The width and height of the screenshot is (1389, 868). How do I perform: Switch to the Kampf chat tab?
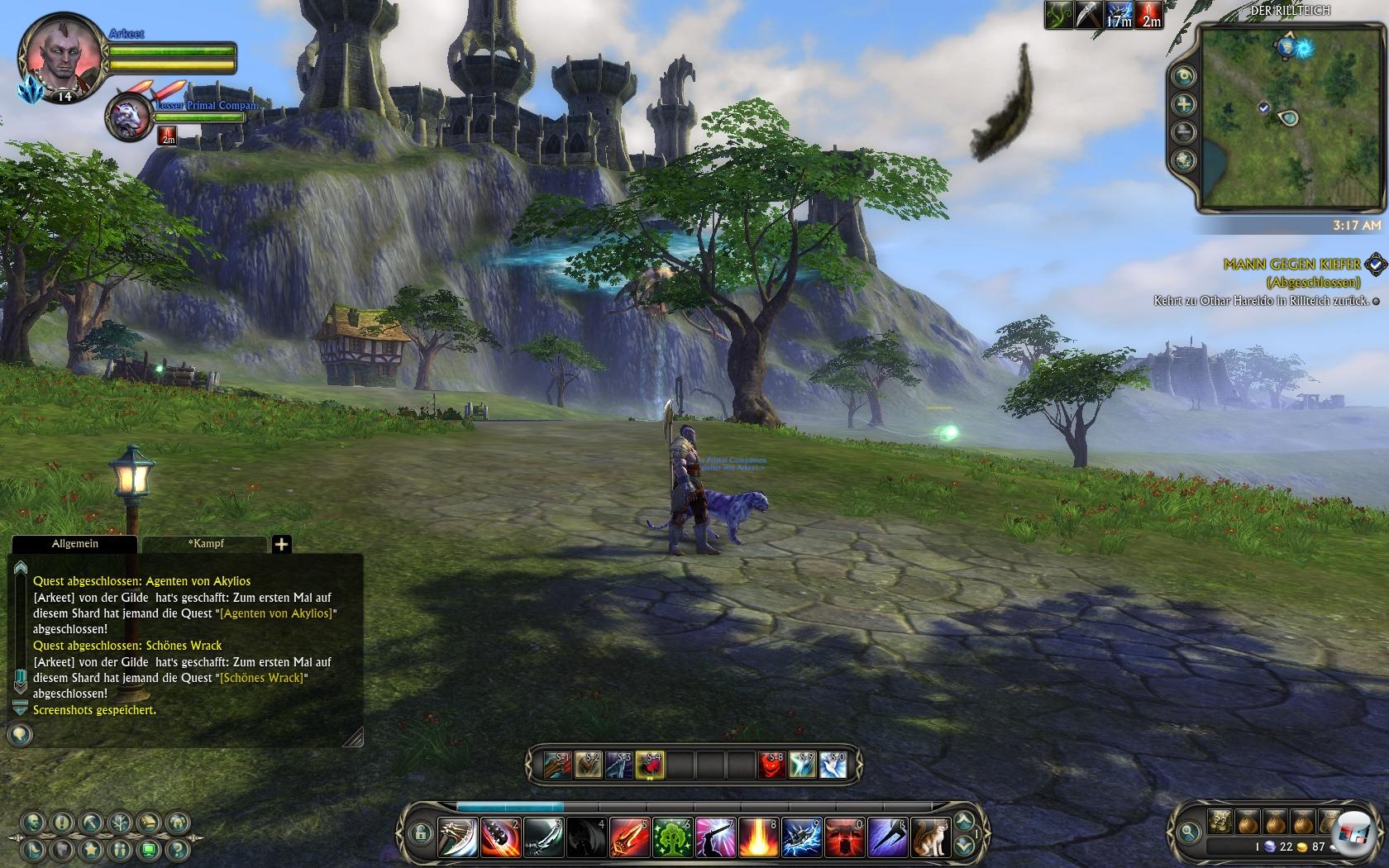(205, 544)
